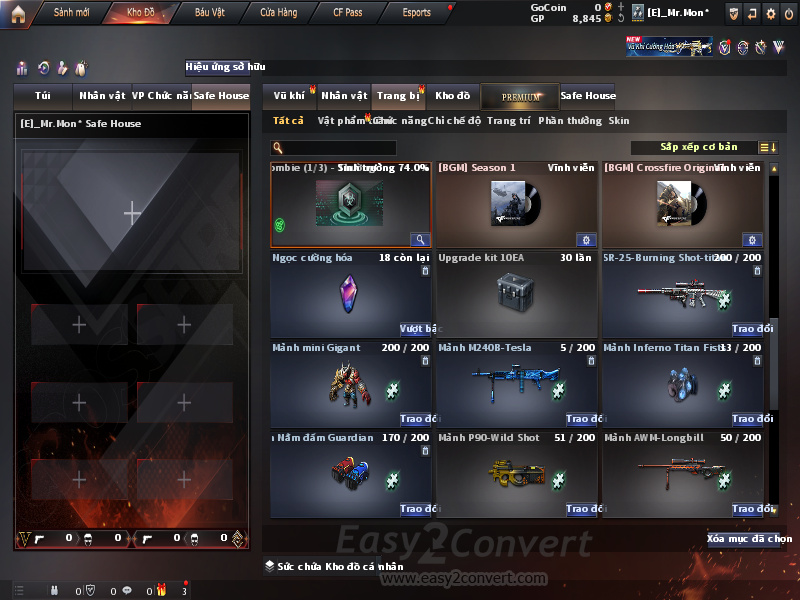800x600 pixels.
Task: Select the Premium inventory tab
Action: [520, 96]
